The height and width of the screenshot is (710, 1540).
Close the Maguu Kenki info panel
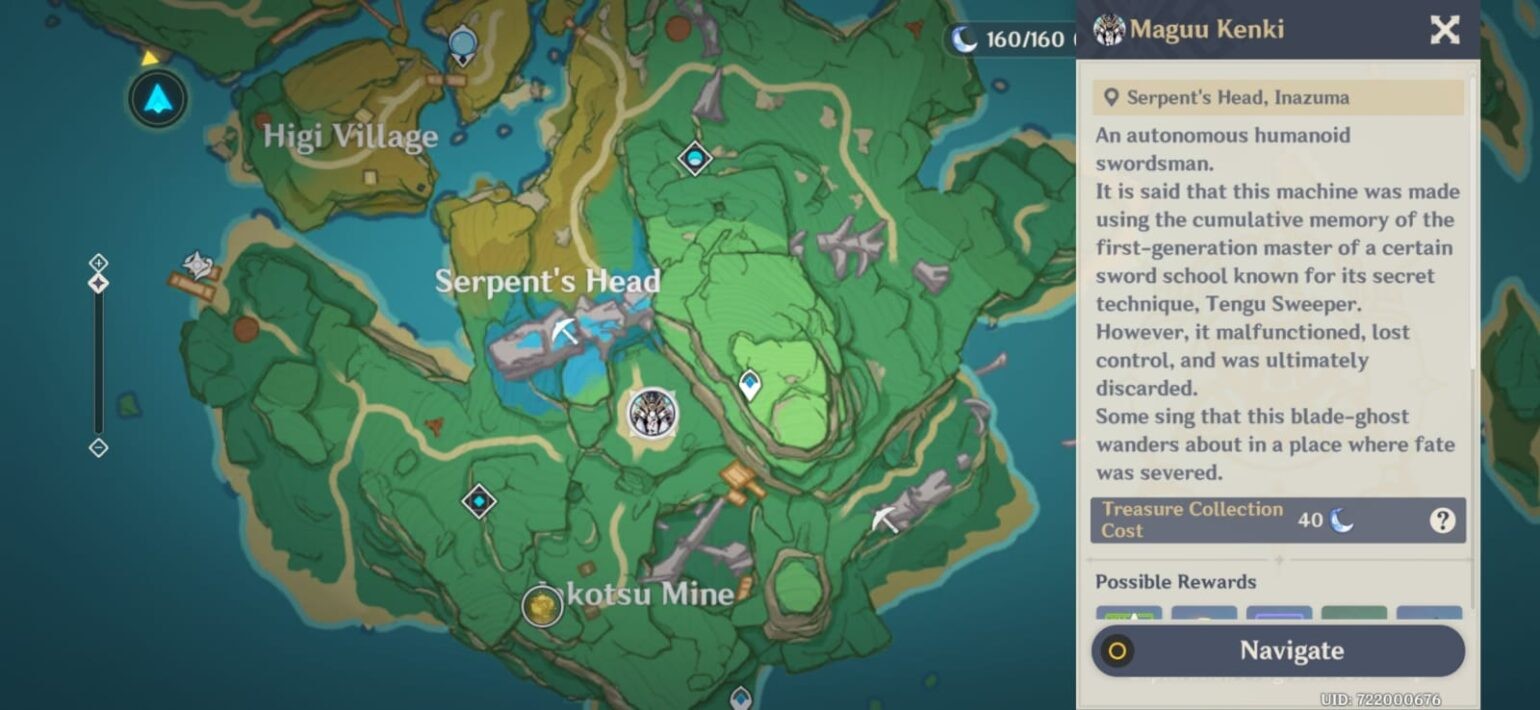1444,30
